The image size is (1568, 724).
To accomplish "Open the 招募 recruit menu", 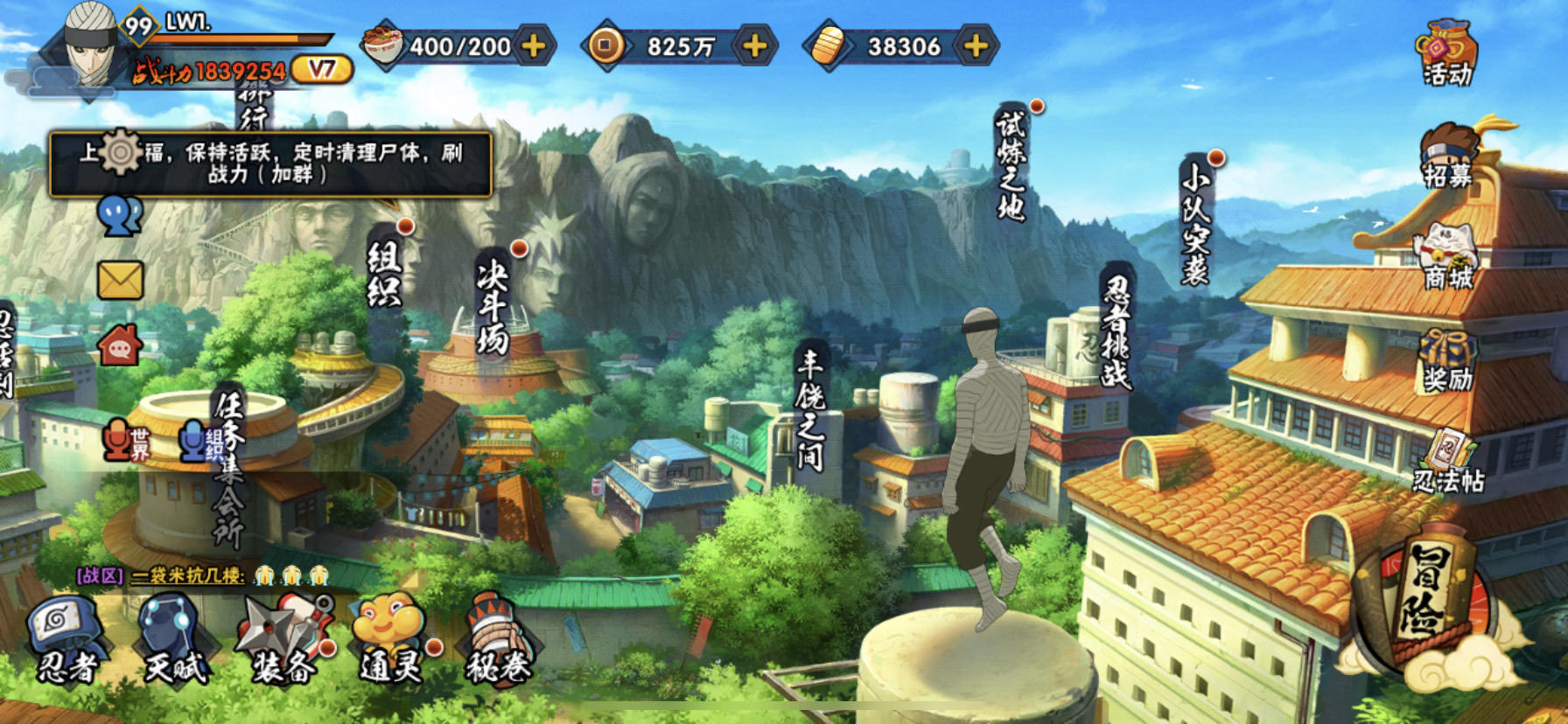I will pyautogui.click(x=1449, y=157).
